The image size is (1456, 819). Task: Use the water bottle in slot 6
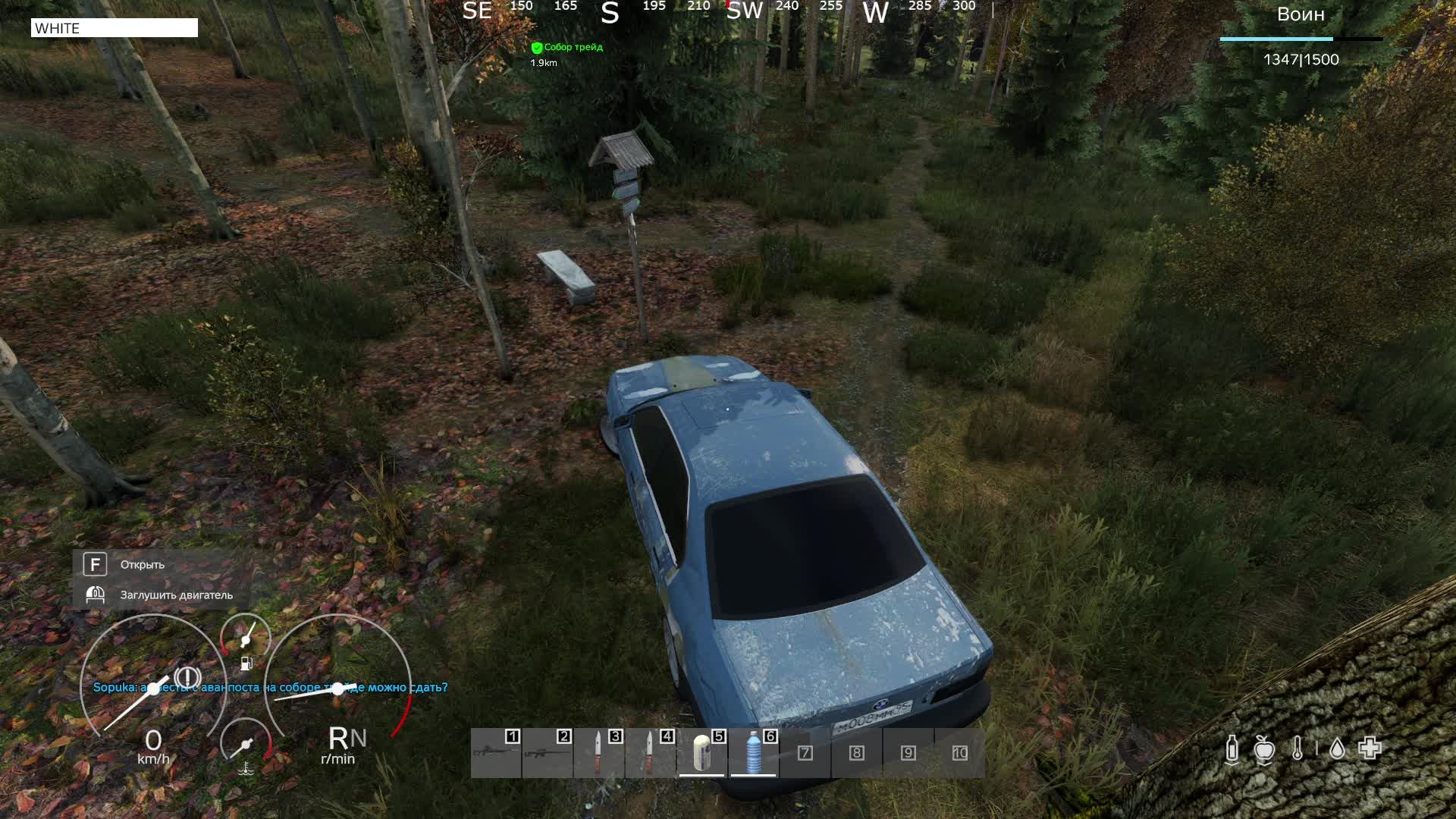click(x=753, y=752)
